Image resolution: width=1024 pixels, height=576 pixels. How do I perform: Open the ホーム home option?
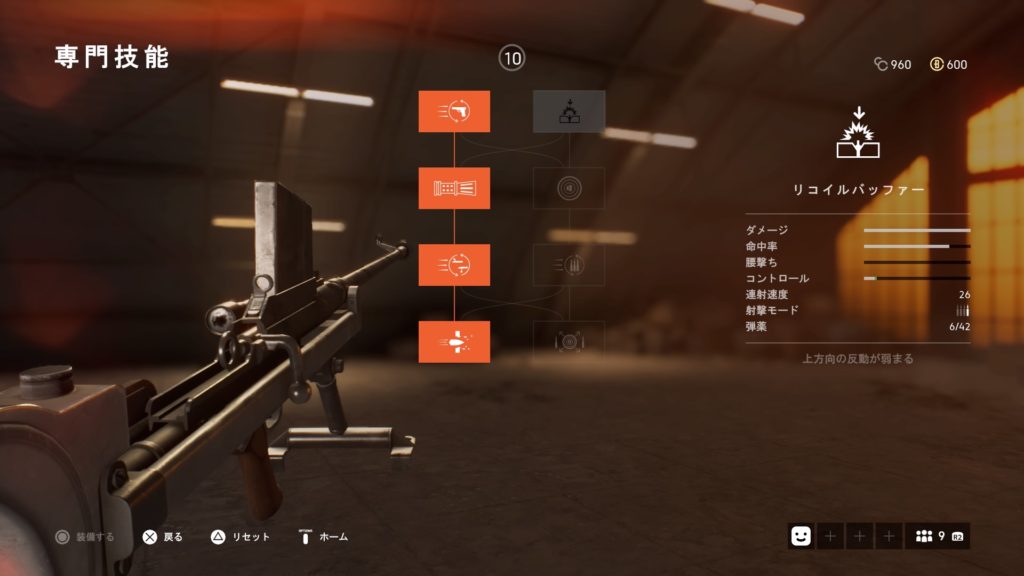[x=323, y=537]
